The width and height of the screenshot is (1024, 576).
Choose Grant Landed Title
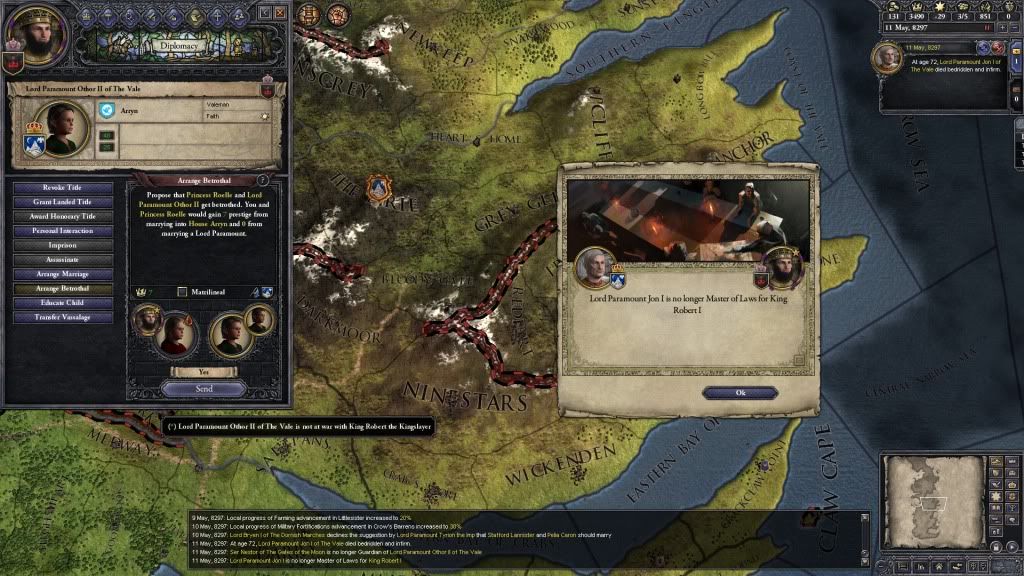62,202
